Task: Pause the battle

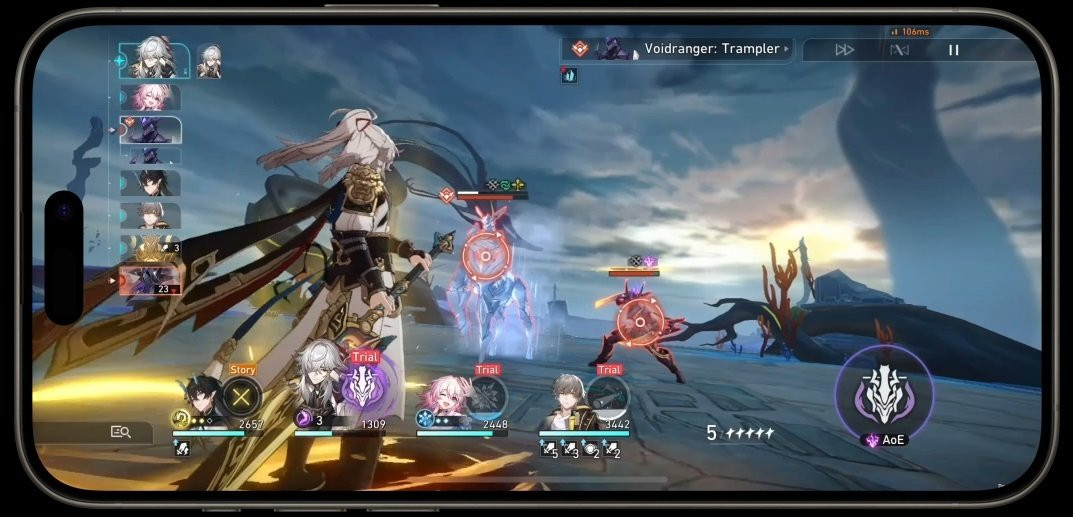Action: 953,50
